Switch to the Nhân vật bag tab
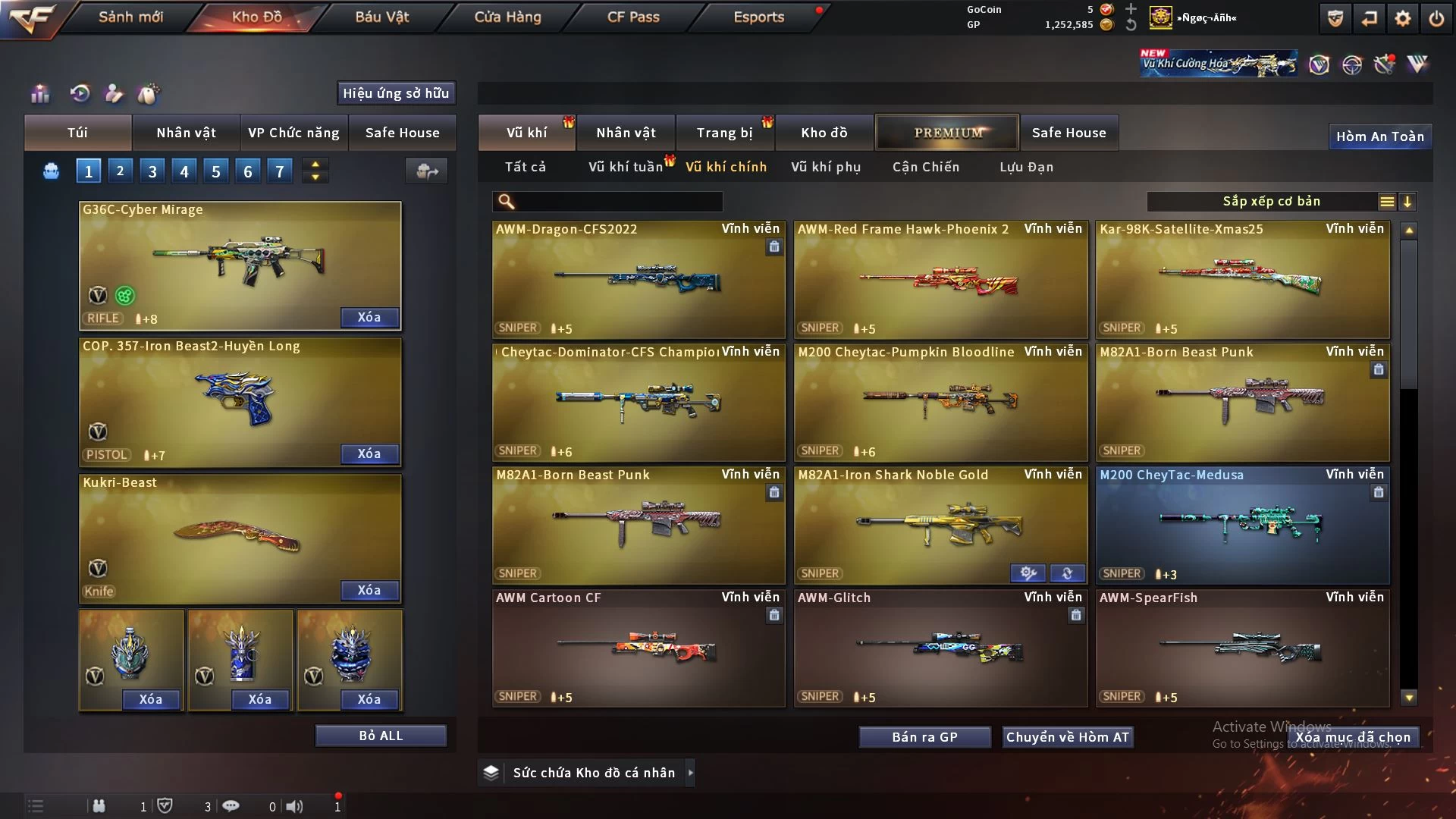Image resolution: width=1456 pixels, height=819 pixels. (186, 133)
